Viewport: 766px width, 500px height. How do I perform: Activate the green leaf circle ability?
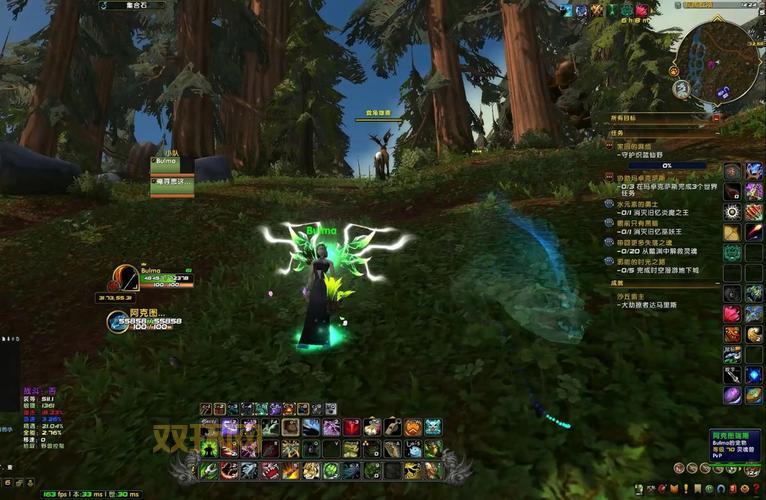pyautogui.click(x=331, y=470)
